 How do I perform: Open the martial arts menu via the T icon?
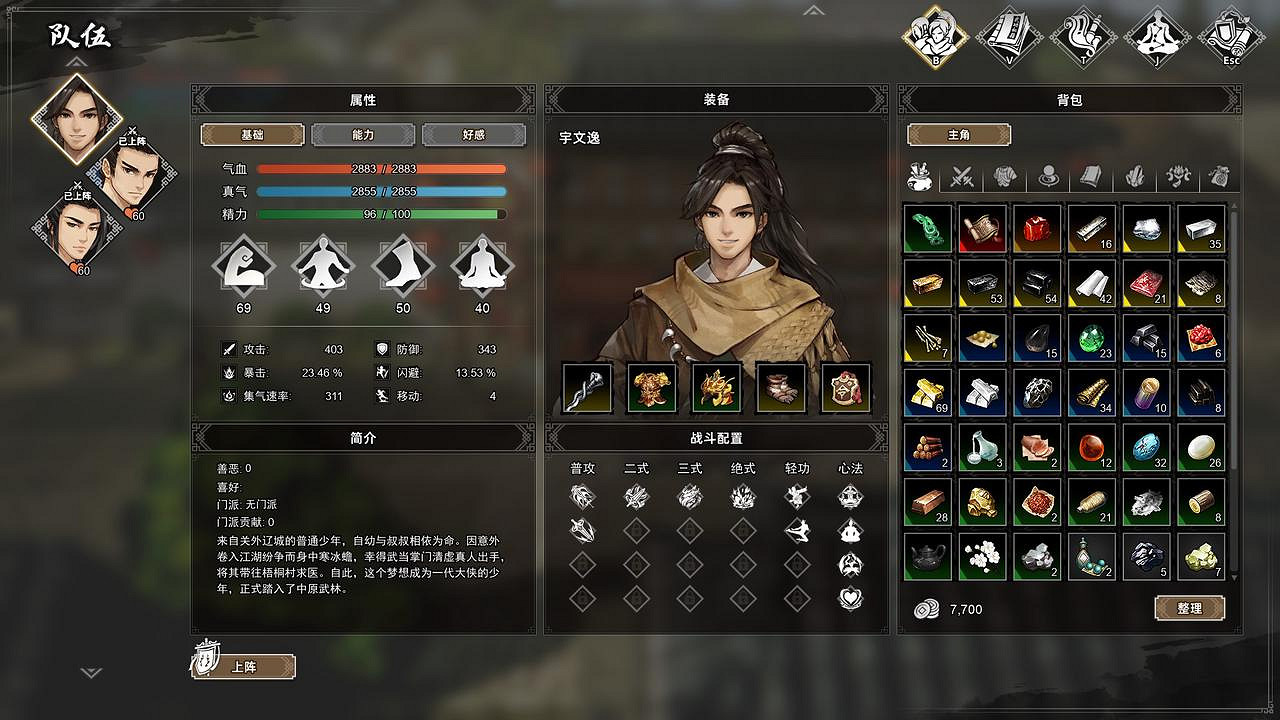tap(1082, 35)
